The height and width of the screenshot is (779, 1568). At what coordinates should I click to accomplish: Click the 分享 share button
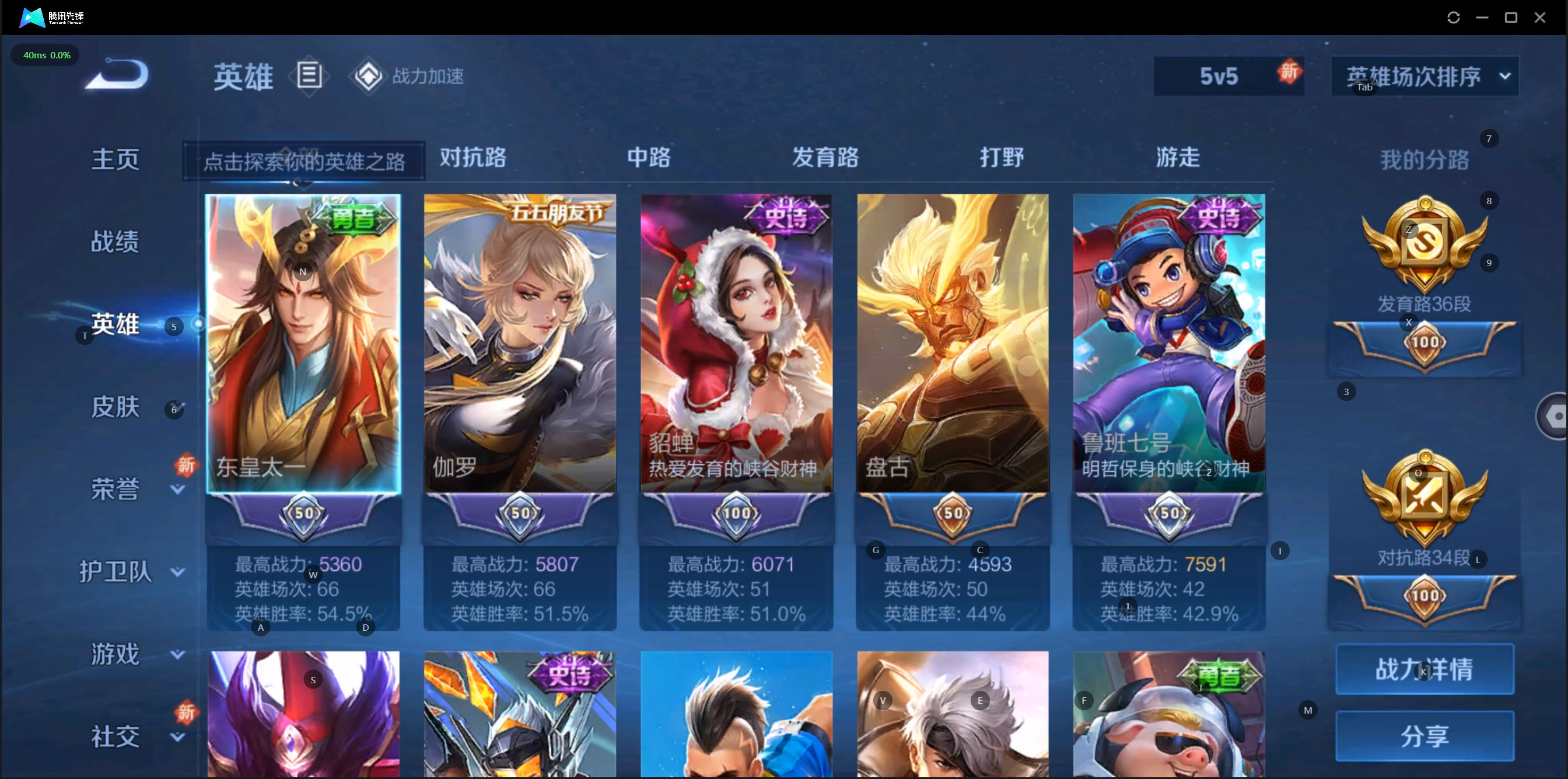pos(1424,736)
